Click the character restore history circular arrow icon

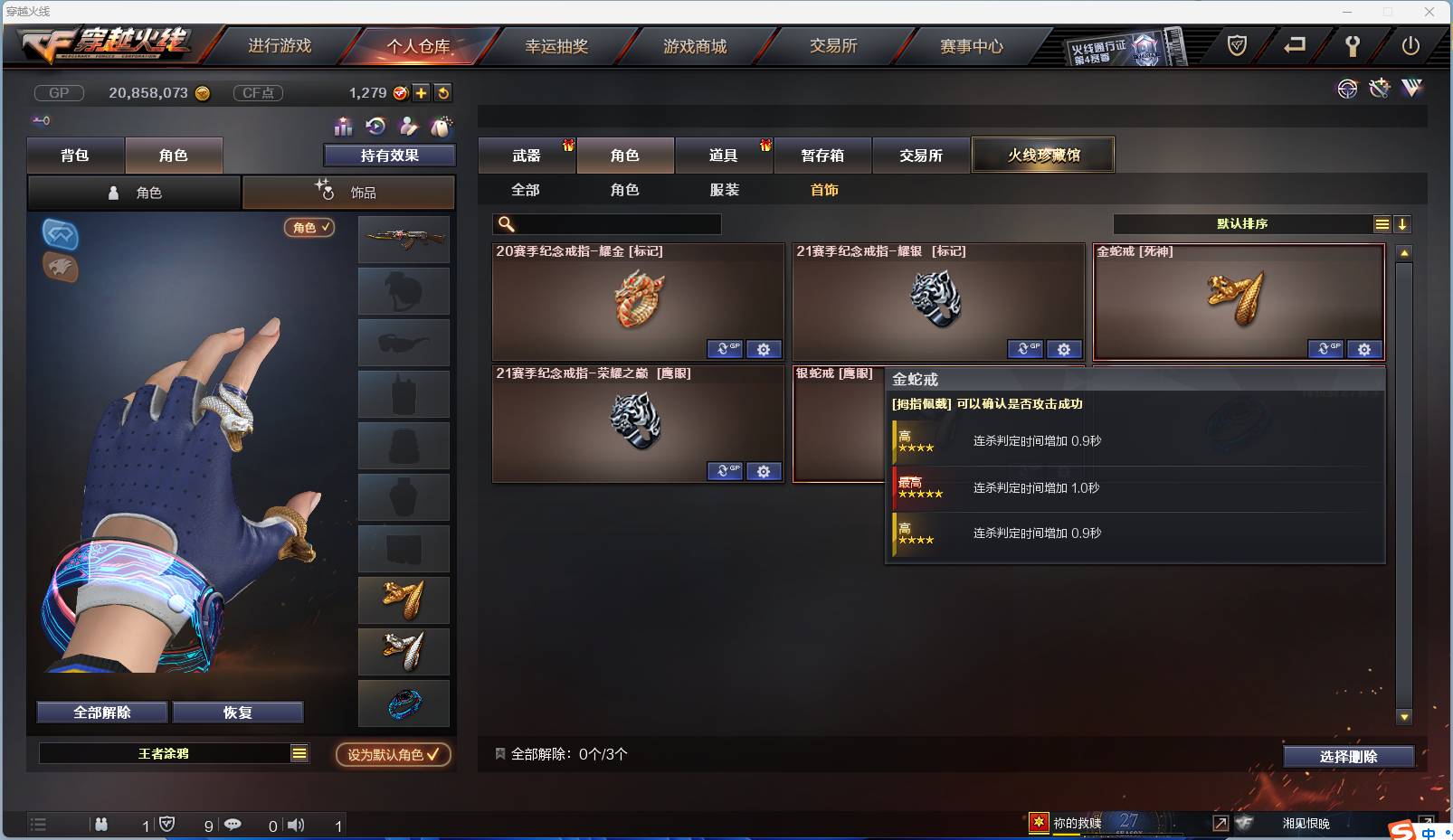(x=374, y=127)
